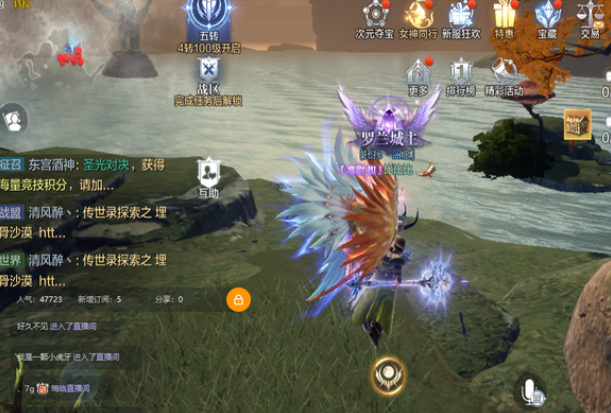Open the 特惠 special offers
611x413 pixels.
(x=504, y=16)
